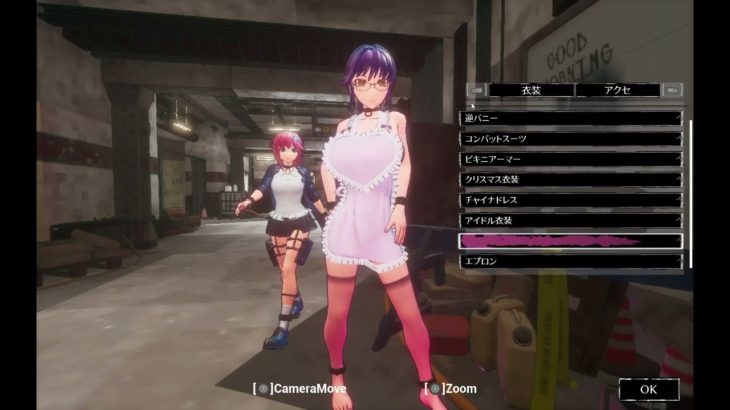Select the アイドル衣装 costume

pyautogui.click(x=570, y=220)
